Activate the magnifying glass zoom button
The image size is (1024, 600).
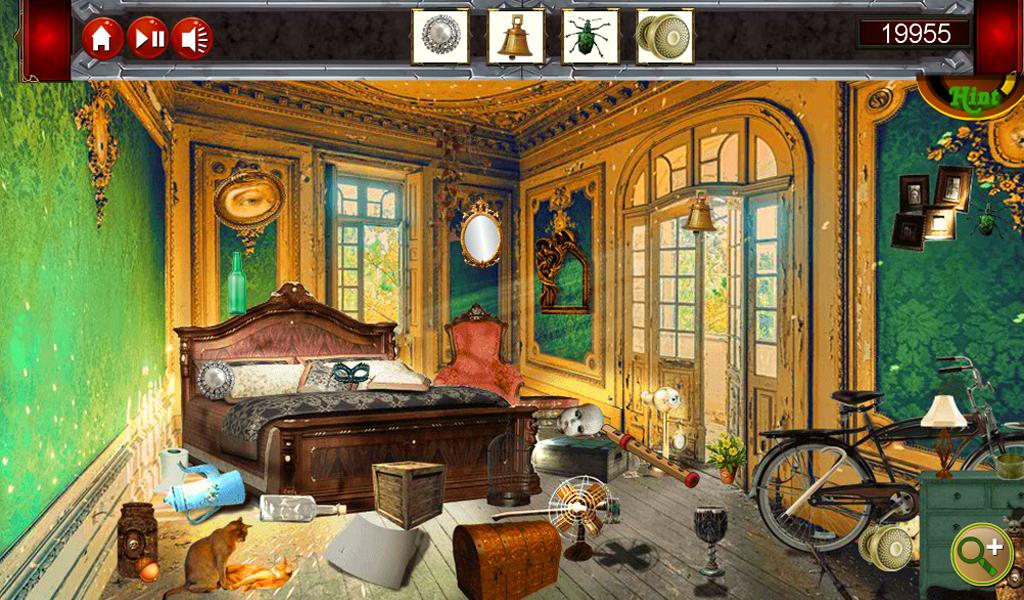click(x=981, y=553)
